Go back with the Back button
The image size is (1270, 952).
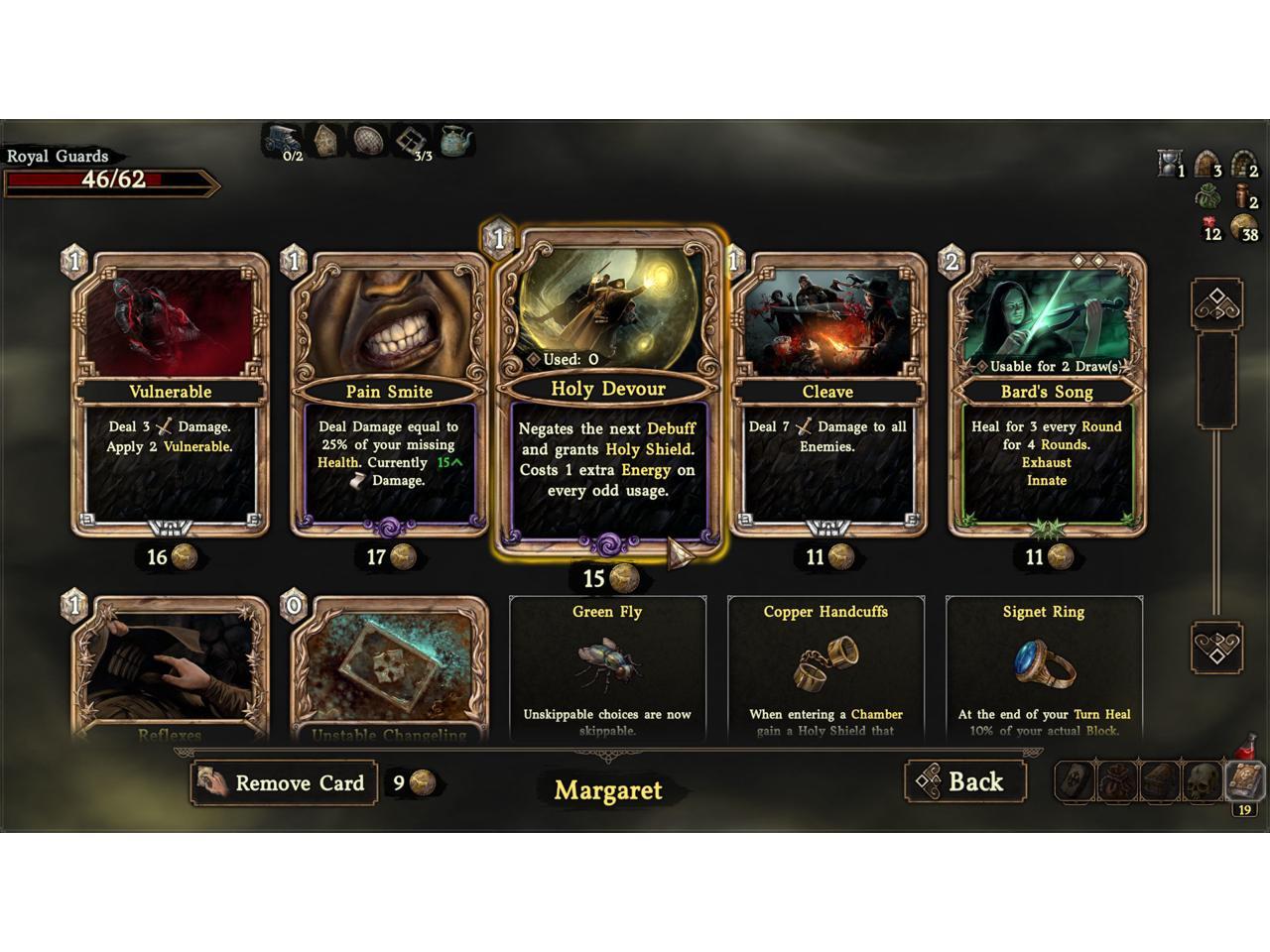point(964,782)
